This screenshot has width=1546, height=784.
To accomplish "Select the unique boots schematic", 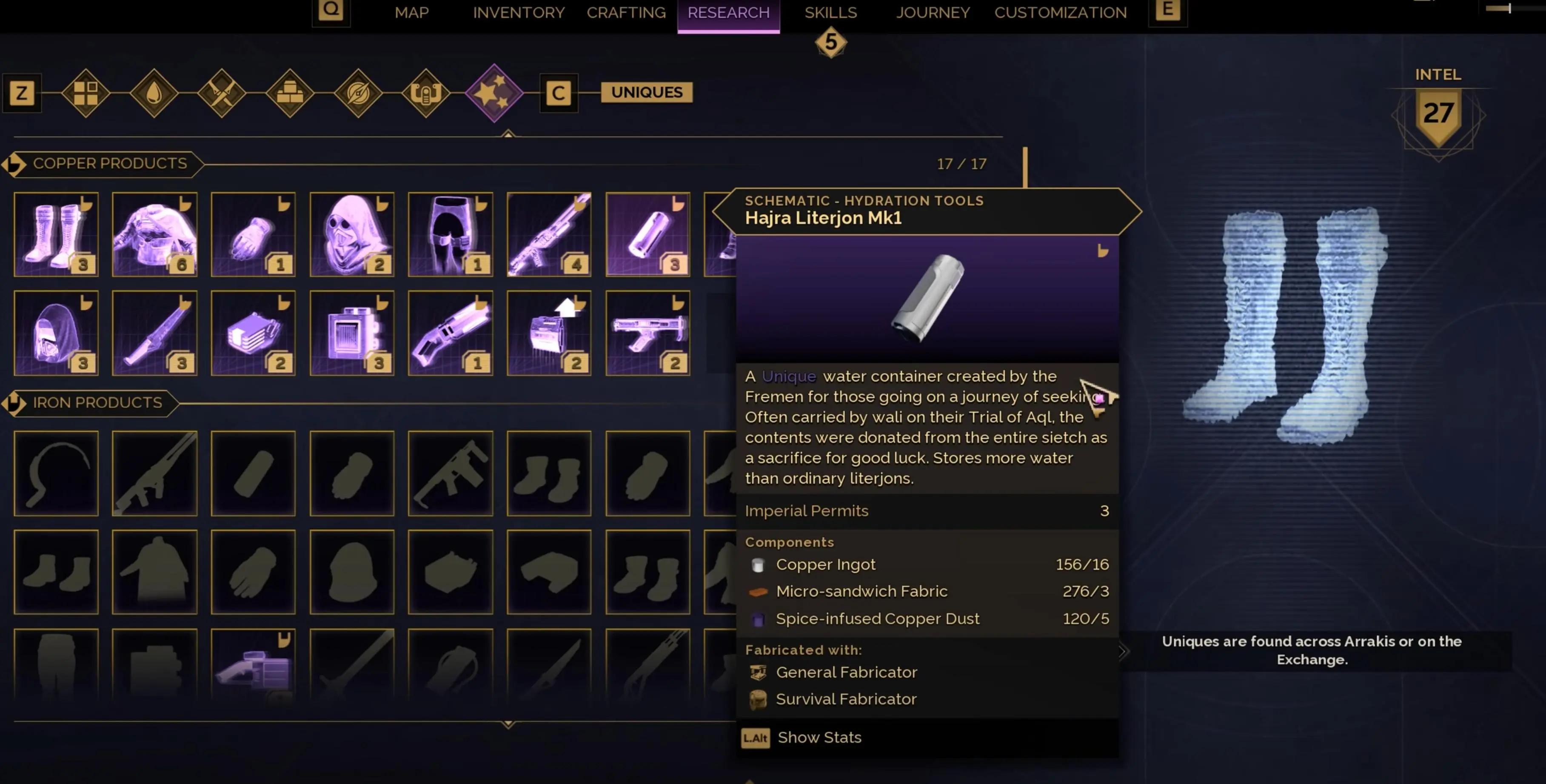I will pos(56,235).
